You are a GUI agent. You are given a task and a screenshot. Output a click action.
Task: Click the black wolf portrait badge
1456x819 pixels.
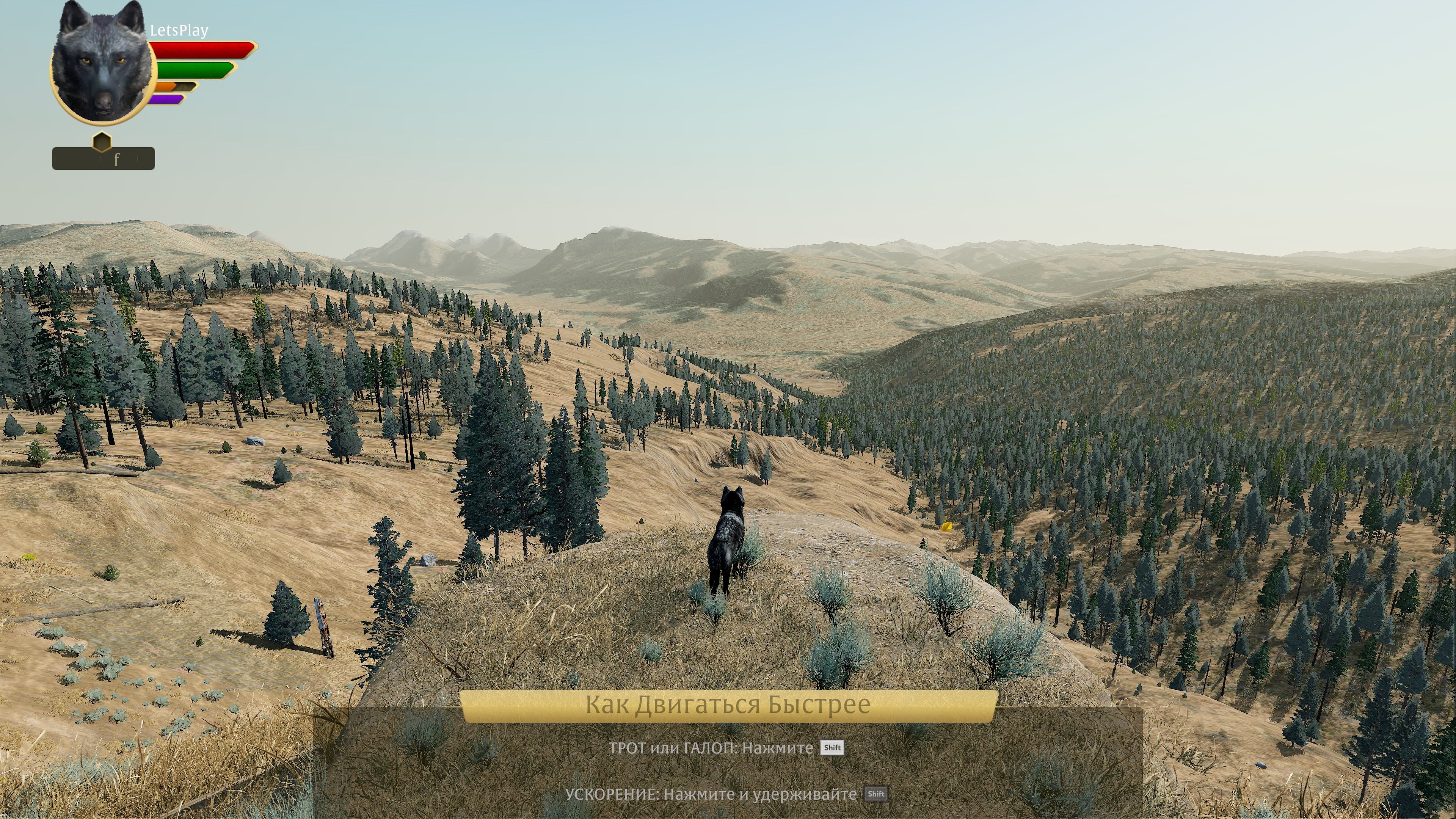[102, 65]
